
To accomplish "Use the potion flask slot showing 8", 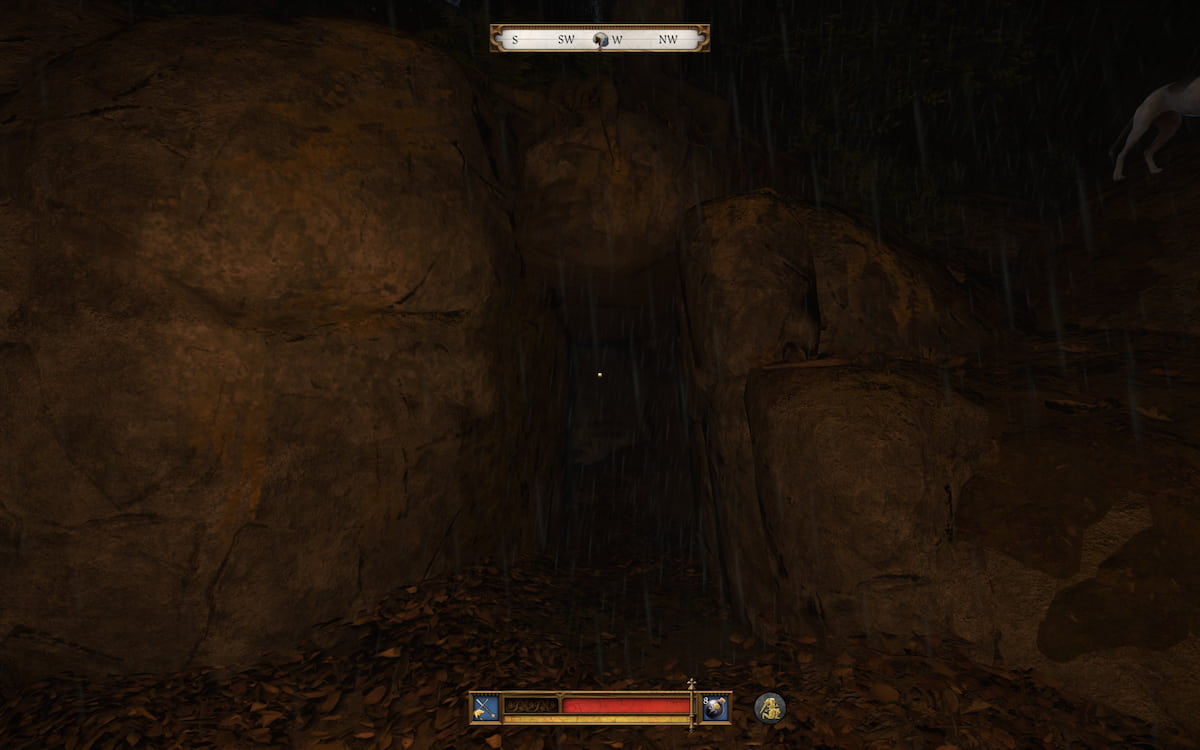I will [x=715, y=707].
